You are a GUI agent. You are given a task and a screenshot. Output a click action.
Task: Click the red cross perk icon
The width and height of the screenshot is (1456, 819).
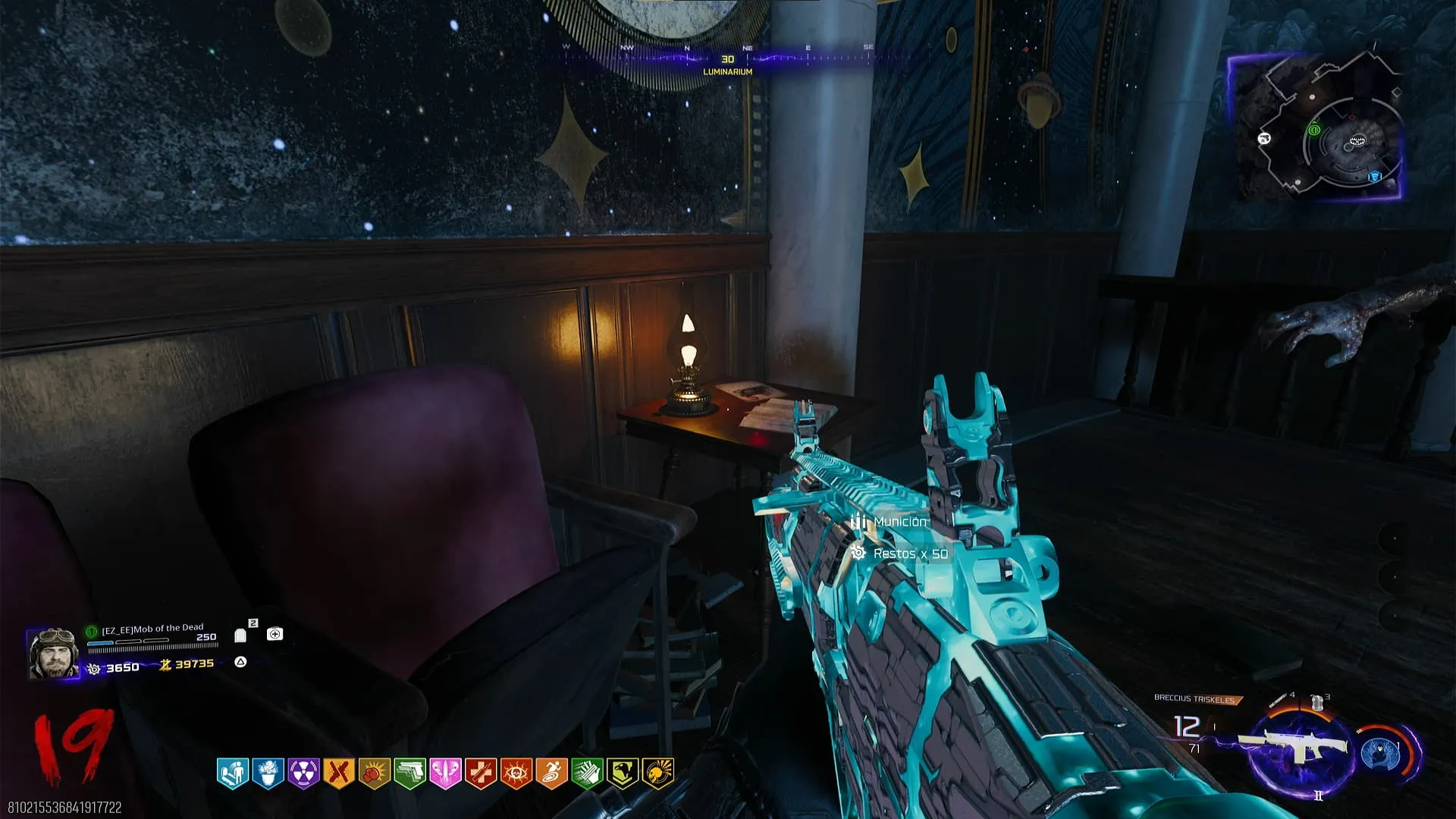coord(480,773)
